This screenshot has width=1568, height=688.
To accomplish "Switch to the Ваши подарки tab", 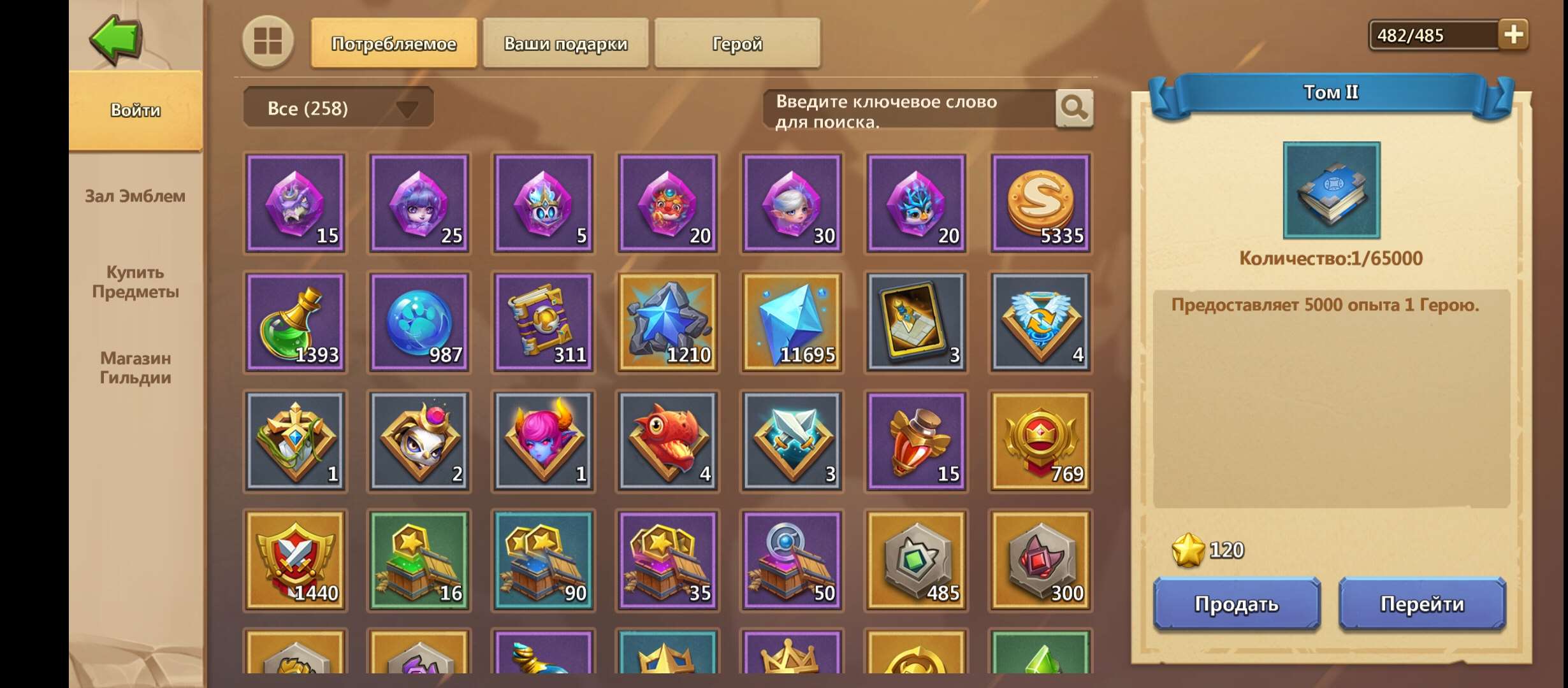I will (x=565, y=43).
